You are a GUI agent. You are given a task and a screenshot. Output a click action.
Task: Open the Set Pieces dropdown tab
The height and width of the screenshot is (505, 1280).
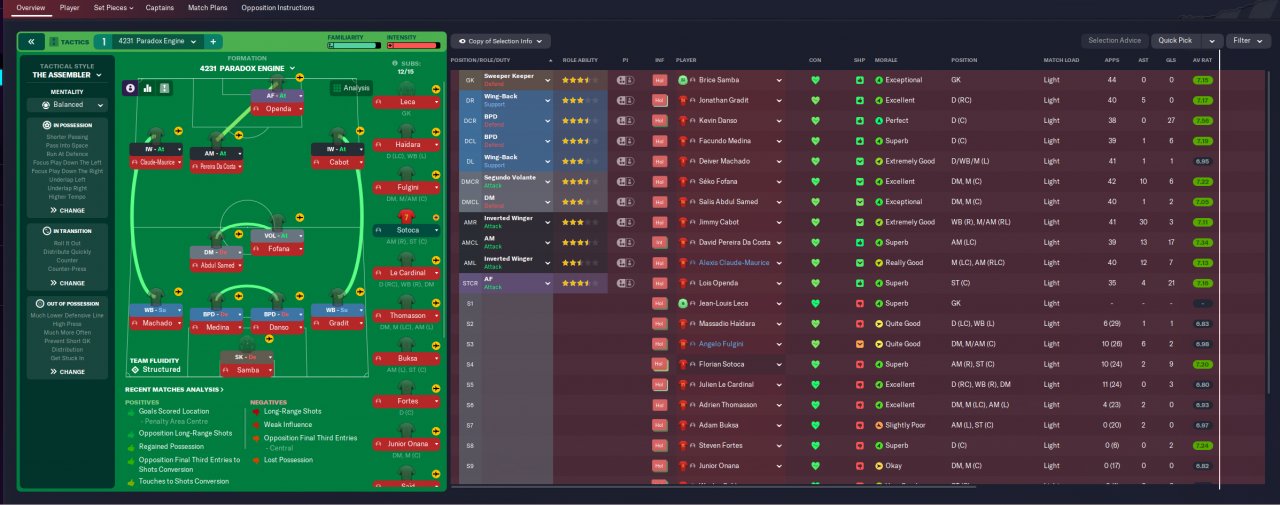pyautogui.click(x=114, y=7)
